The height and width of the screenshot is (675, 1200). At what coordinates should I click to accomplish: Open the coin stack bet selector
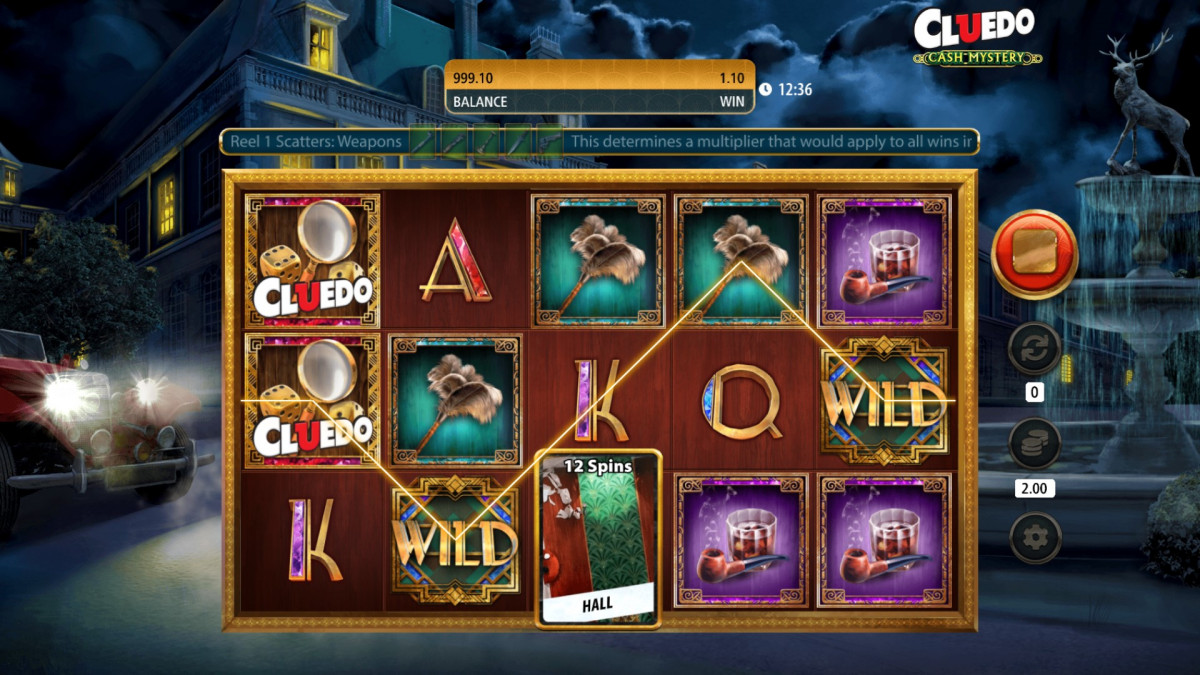click(x=1035, y=443)
